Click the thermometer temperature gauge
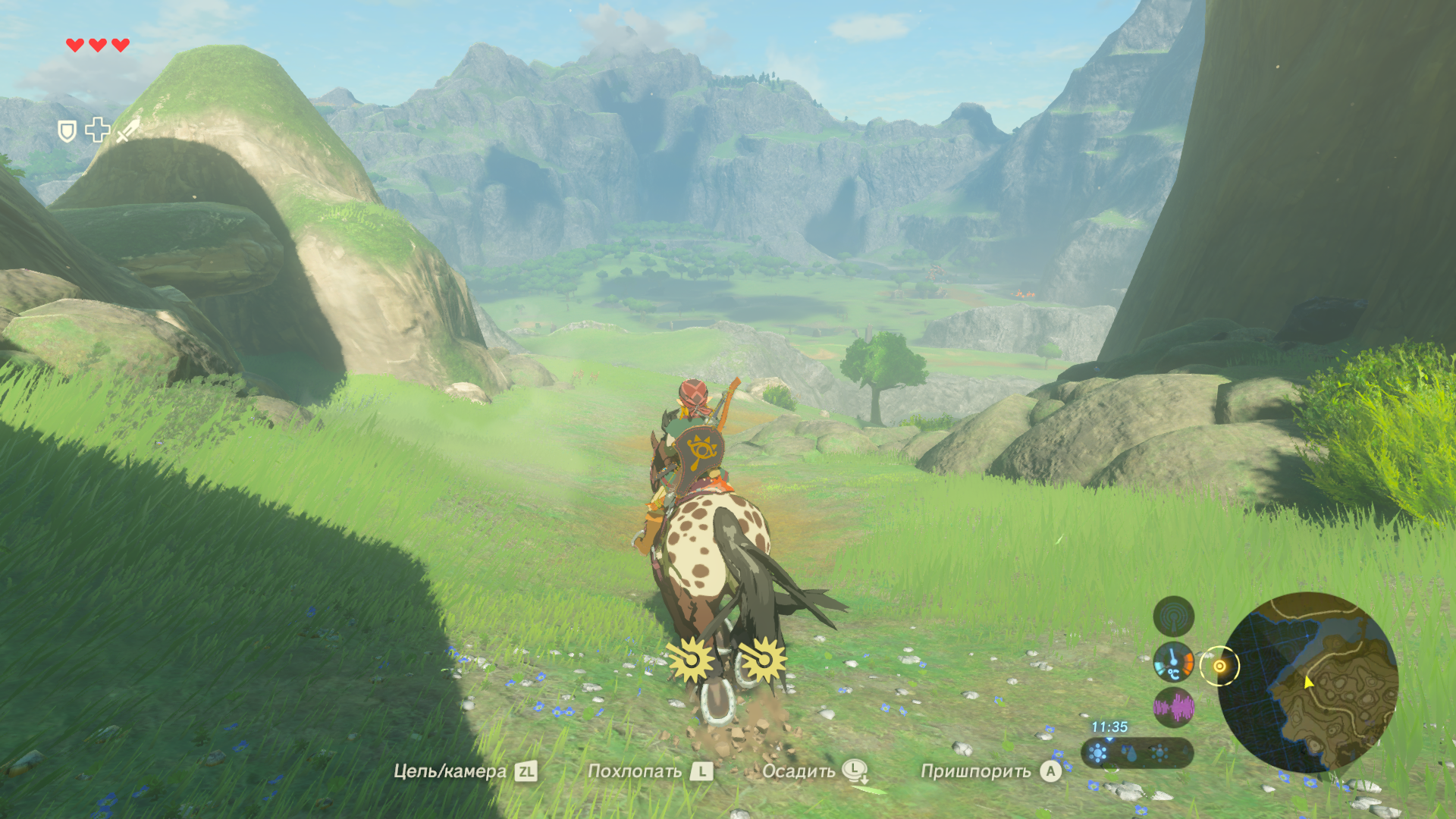 (1173, 662)
